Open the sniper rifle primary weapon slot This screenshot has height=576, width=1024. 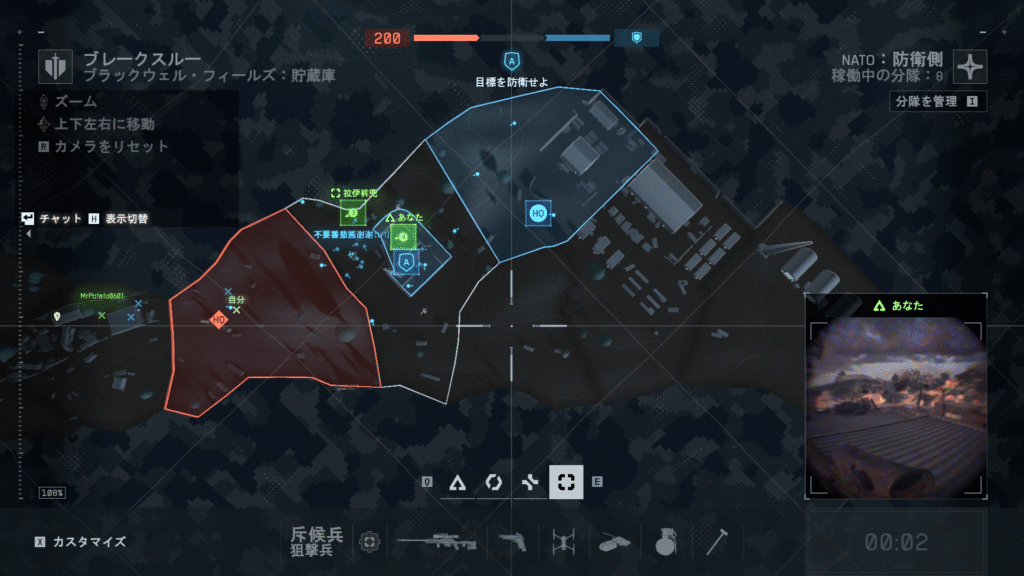pos(436,541)
